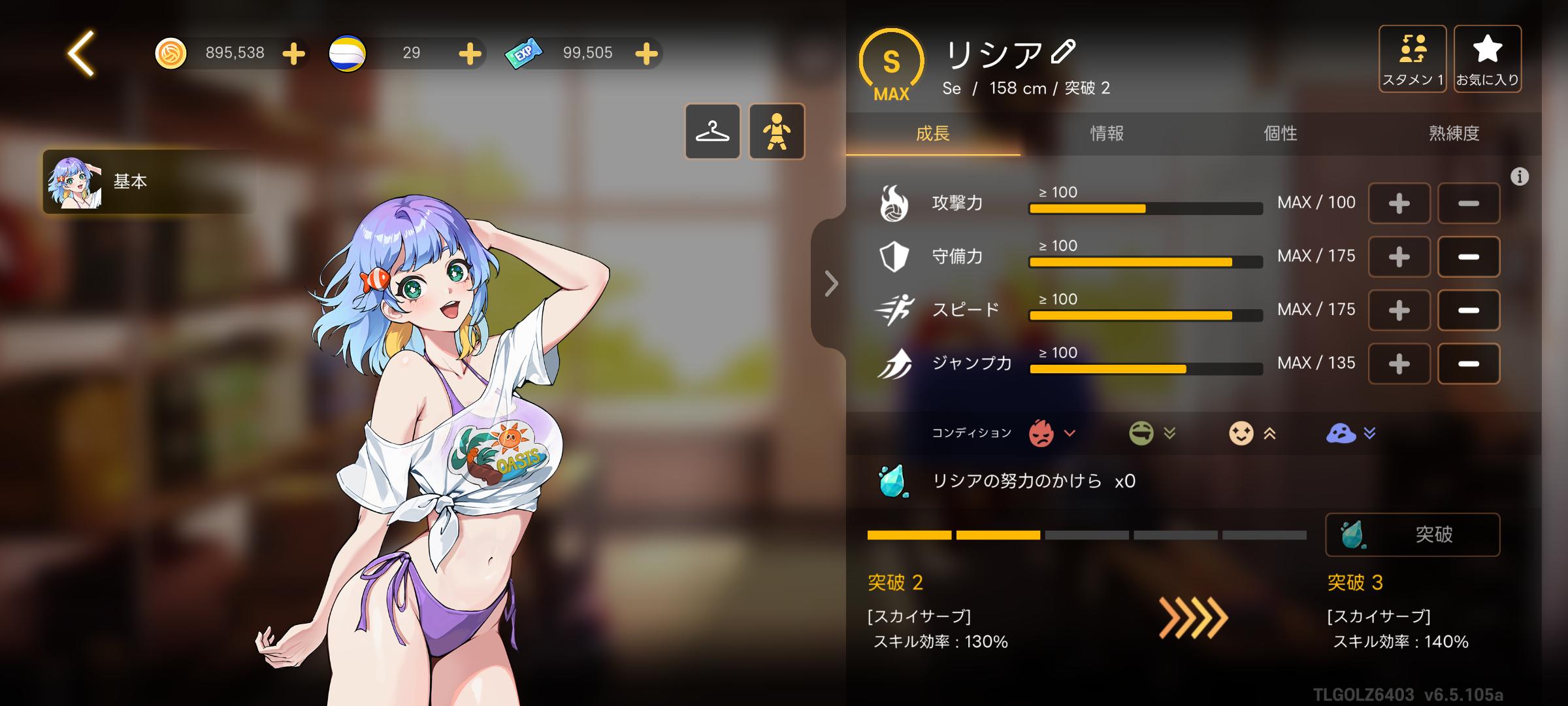Activate the 突破 breakthrough button
Image resolution: width=1568 pixels, height=706 pixels.
[1413, 535]
